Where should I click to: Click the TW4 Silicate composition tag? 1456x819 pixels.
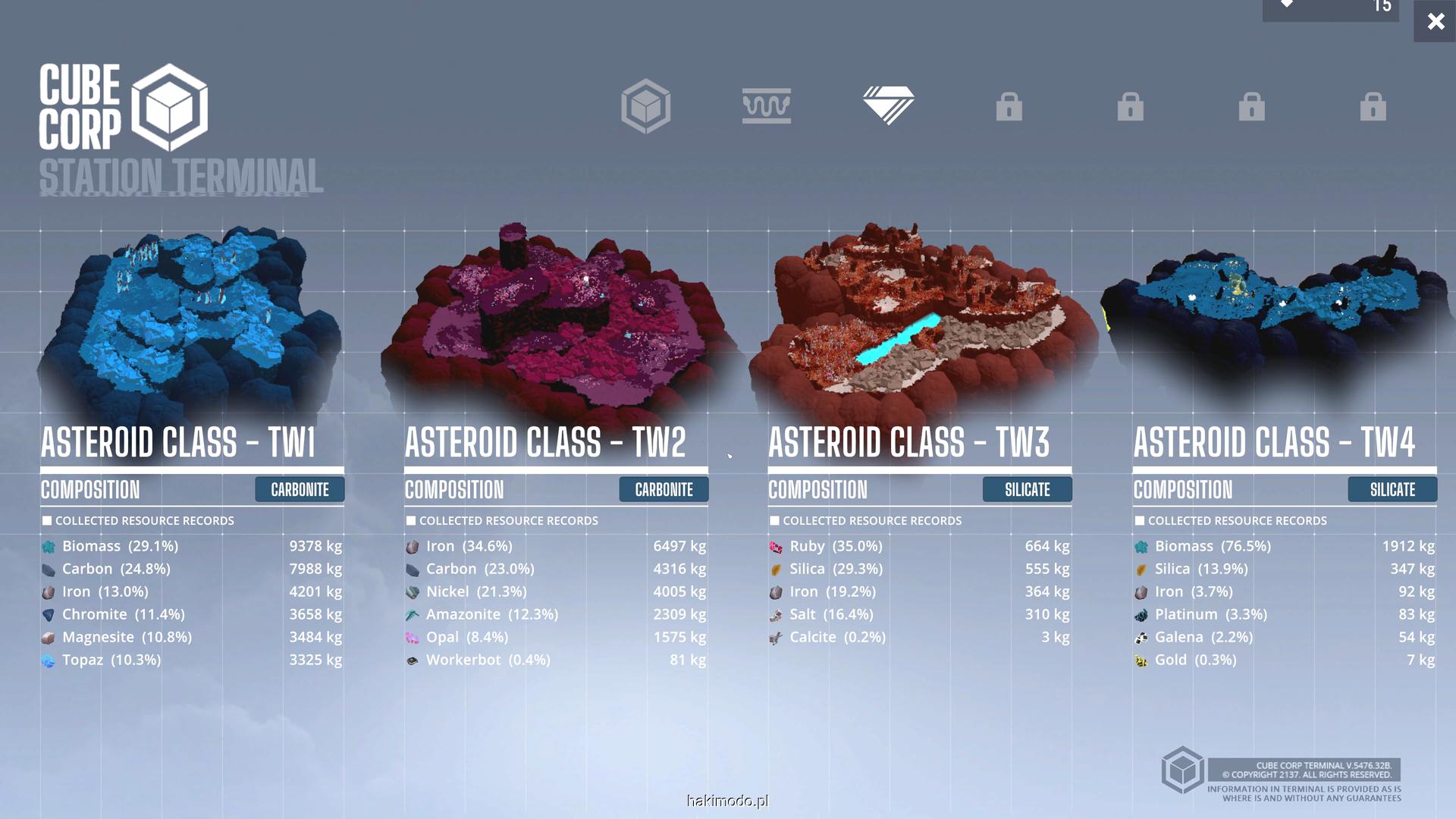coord(1392,490)
